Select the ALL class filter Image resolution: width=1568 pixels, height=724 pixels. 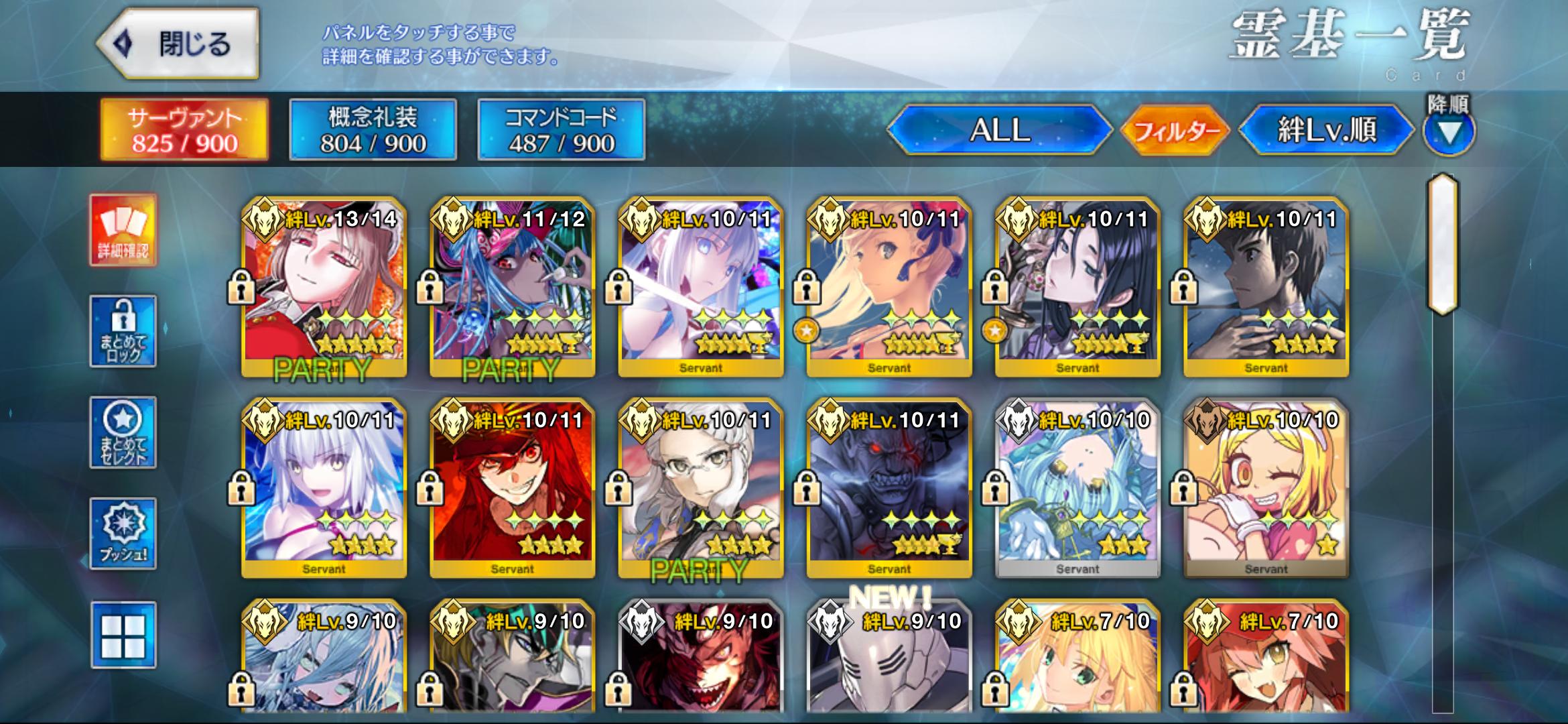pyautogui.click(x=999, y=129)
